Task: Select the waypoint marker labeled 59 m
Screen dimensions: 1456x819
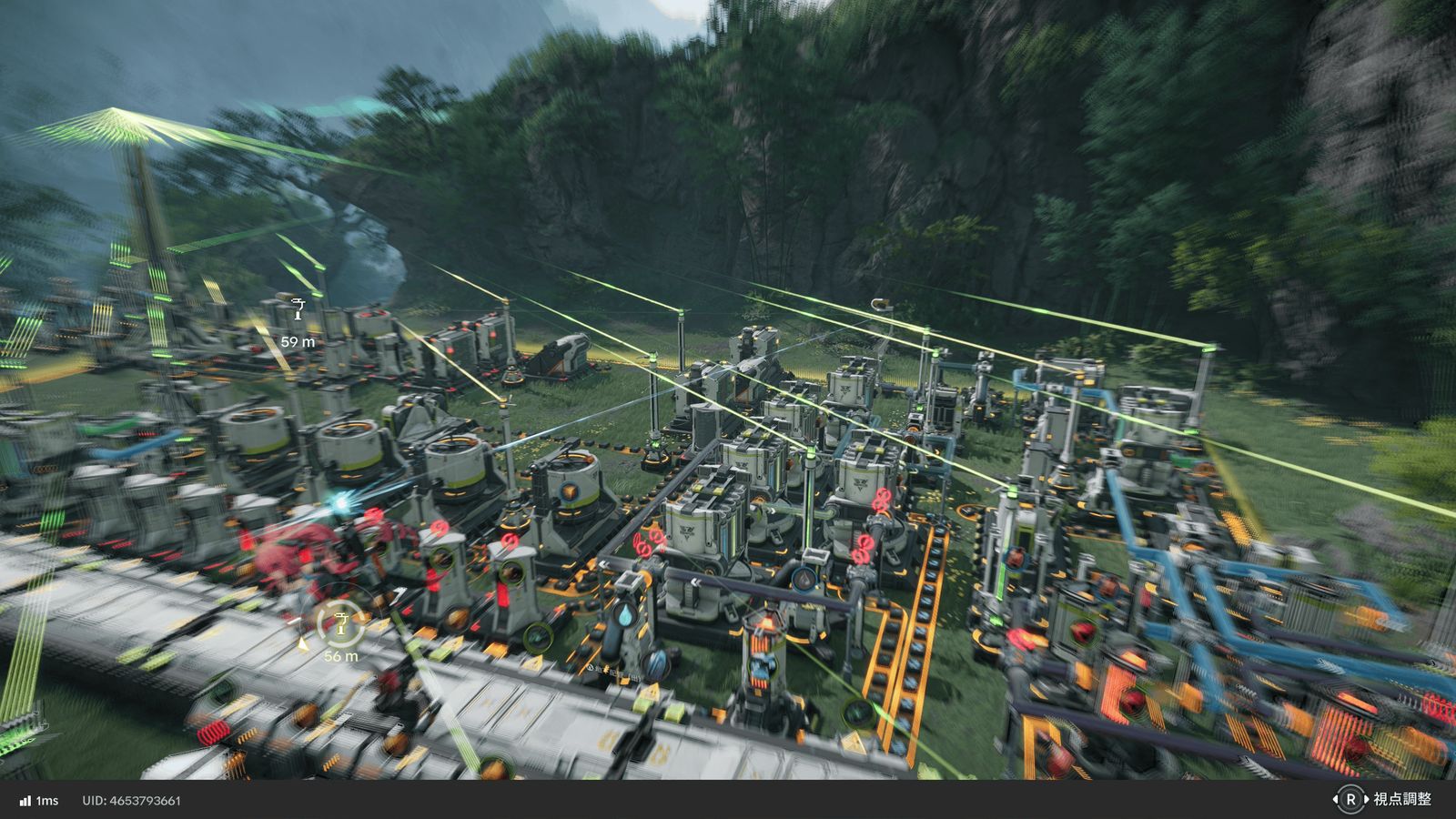Action: (298, 310)
